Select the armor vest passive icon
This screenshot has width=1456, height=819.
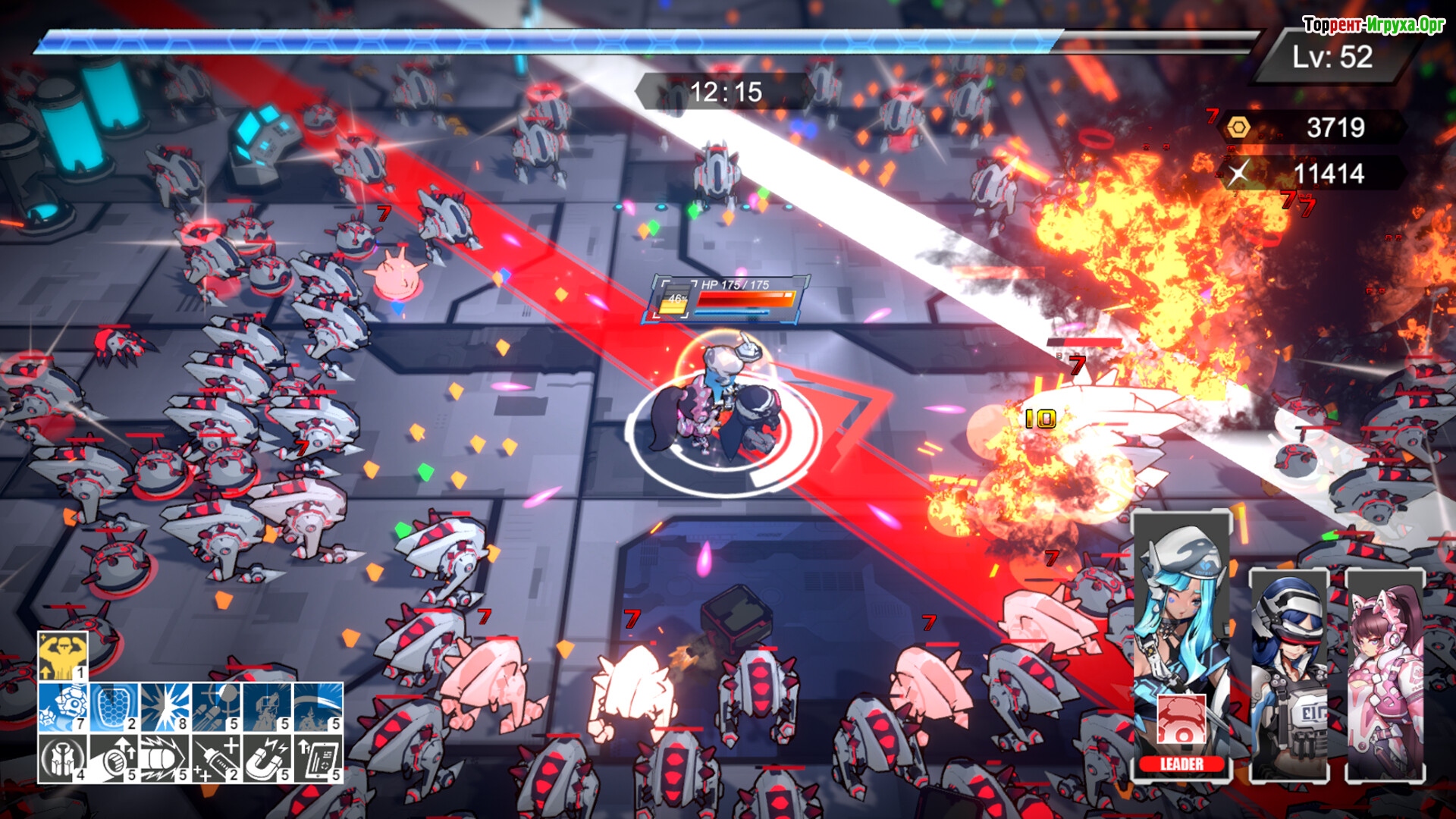[63, 758]
